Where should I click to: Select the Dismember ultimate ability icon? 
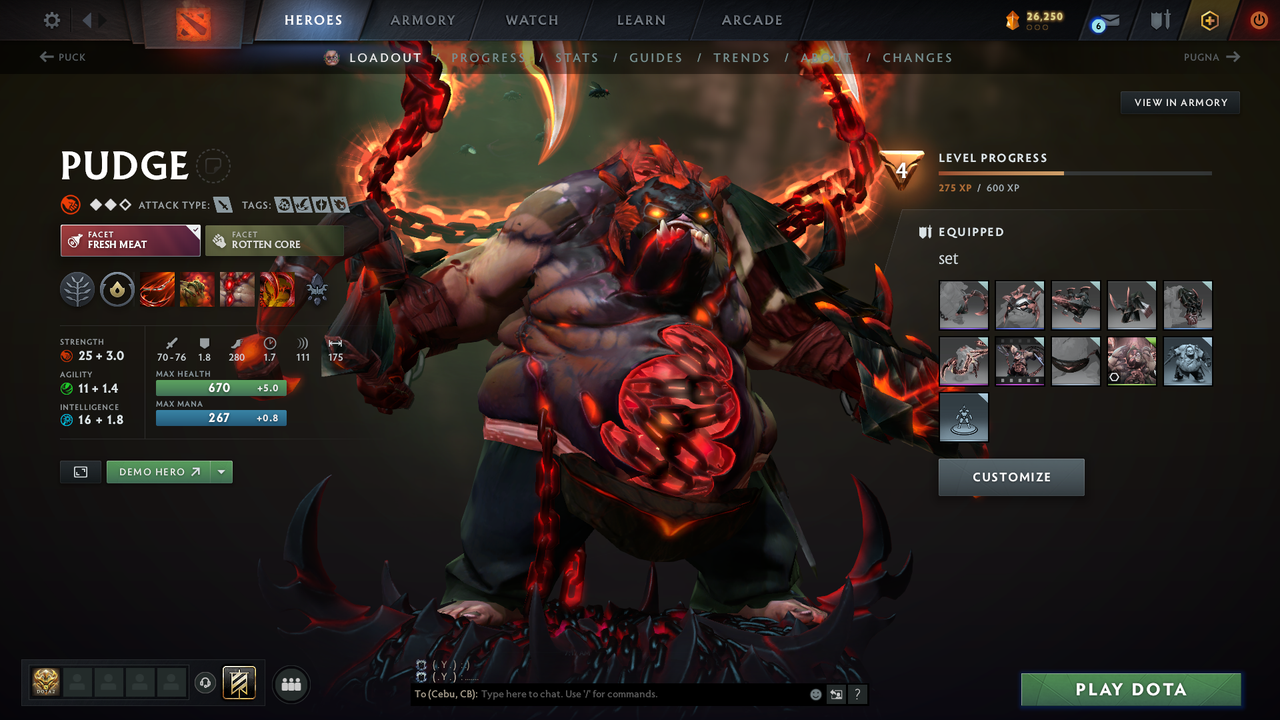(x=277, y=290)
